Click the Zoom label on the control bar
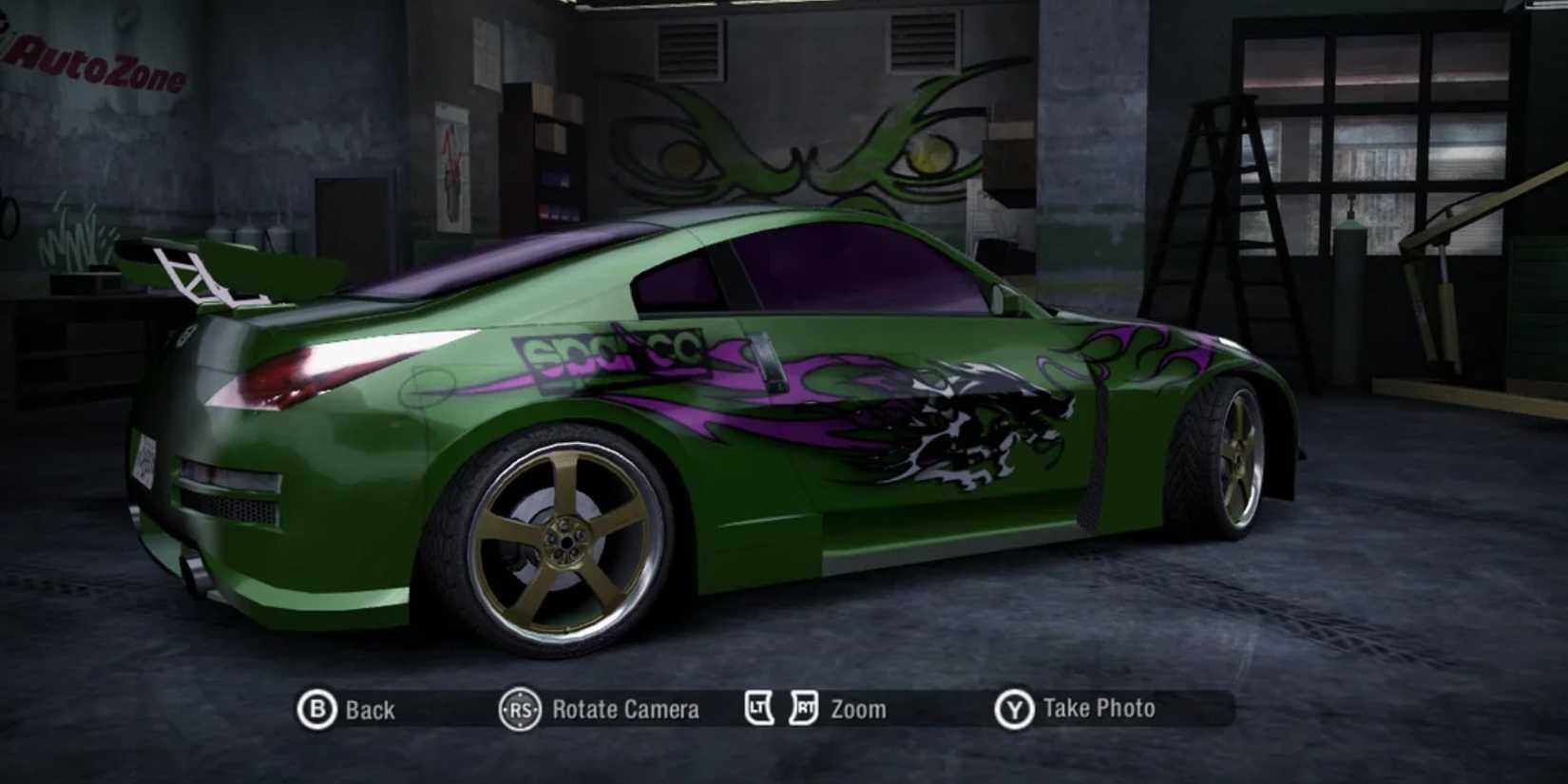Image resolution: width=1568 pixels, height=784 pixels. (x=860, y=708)
